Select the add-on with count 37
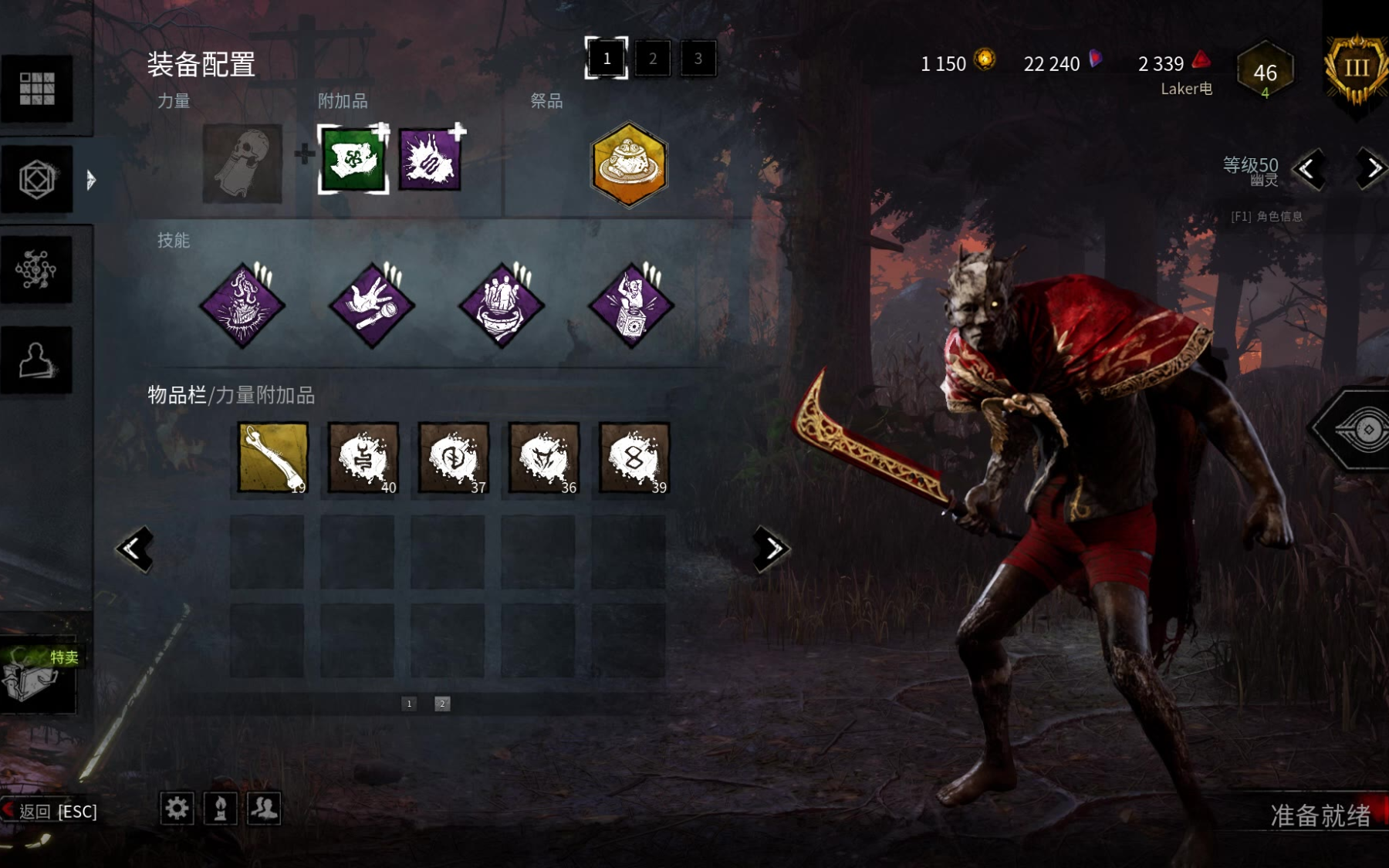The width and height of the screenshot is (1389, 868). [454, 458]
